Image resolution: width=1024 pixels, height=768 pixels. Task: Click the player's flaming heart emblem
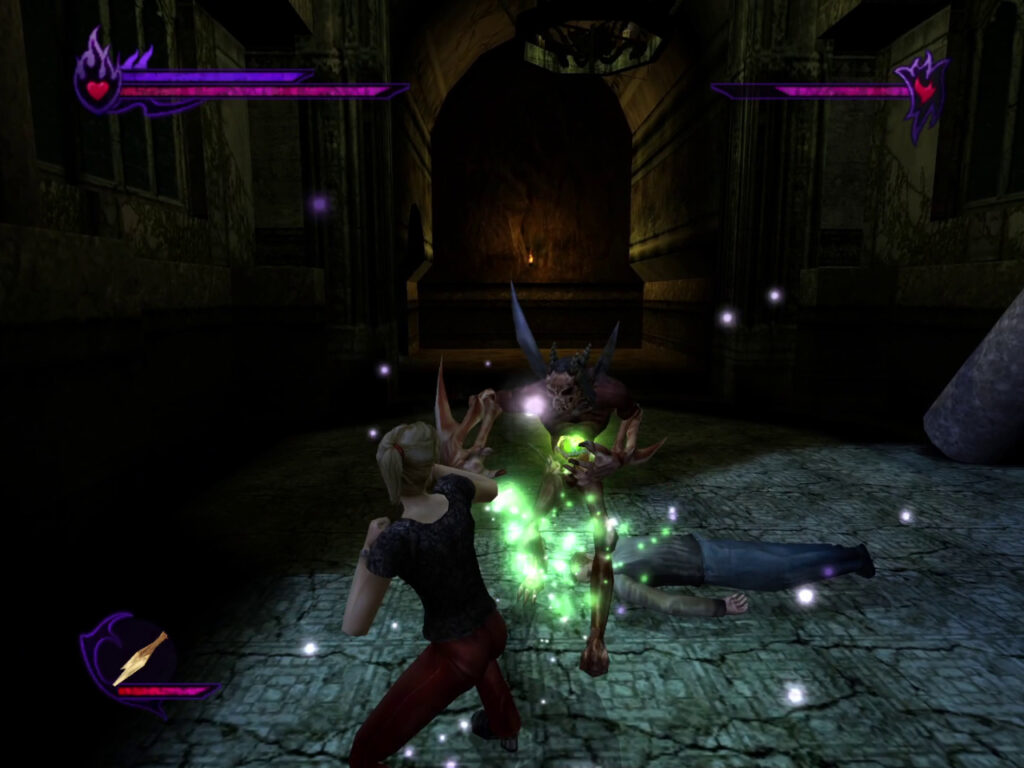pyautogui.click(x=97, y=86)
